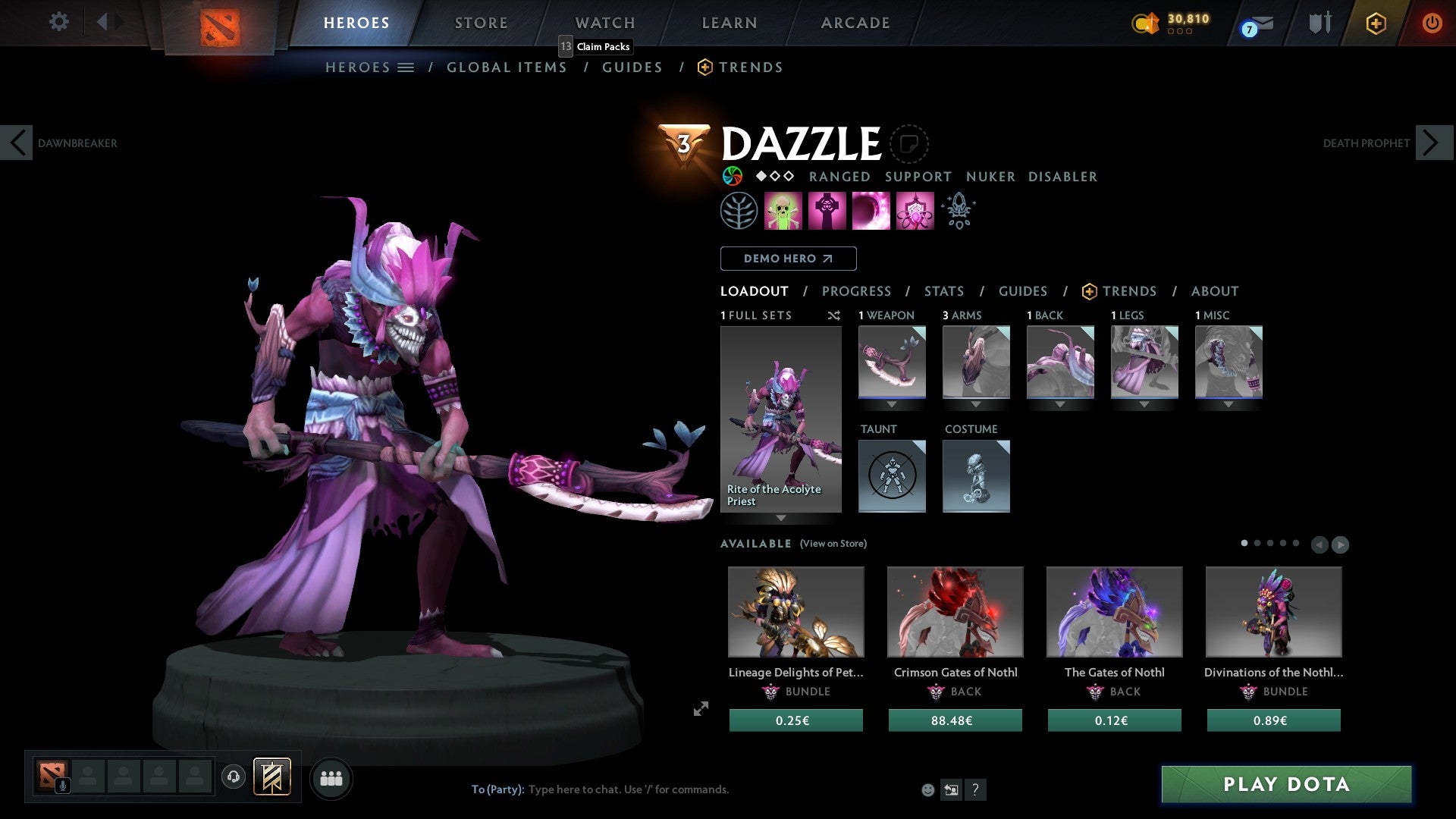Shuffle full sets with the crossed-arrows icon

834,315
